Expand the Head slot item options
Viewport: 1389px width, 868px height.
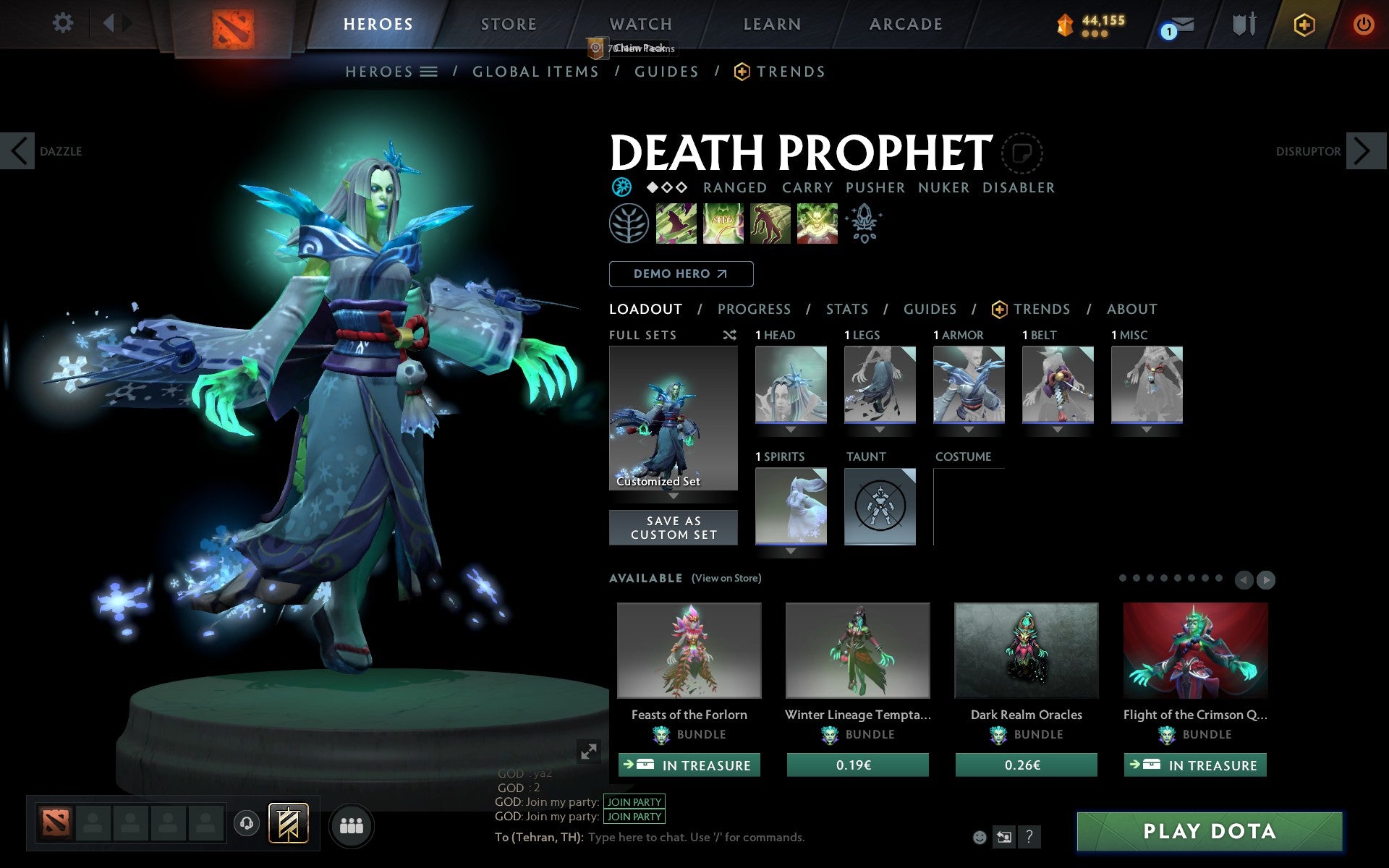pyautogui.click(x=789, y=430)
